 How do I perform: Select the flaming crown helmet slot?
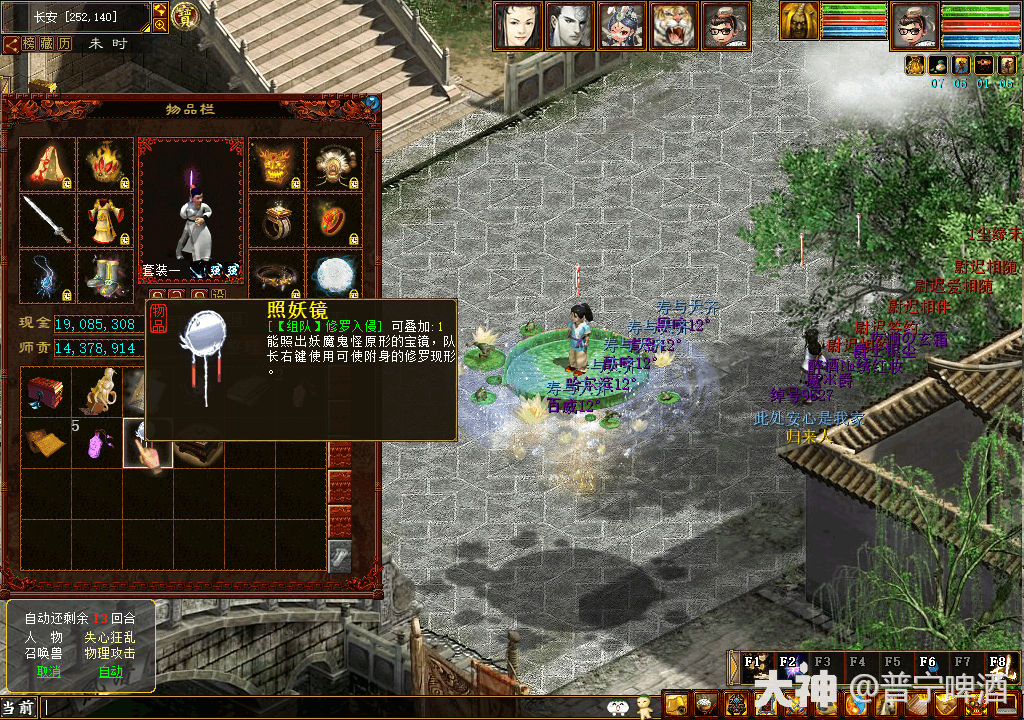point(105,165)
